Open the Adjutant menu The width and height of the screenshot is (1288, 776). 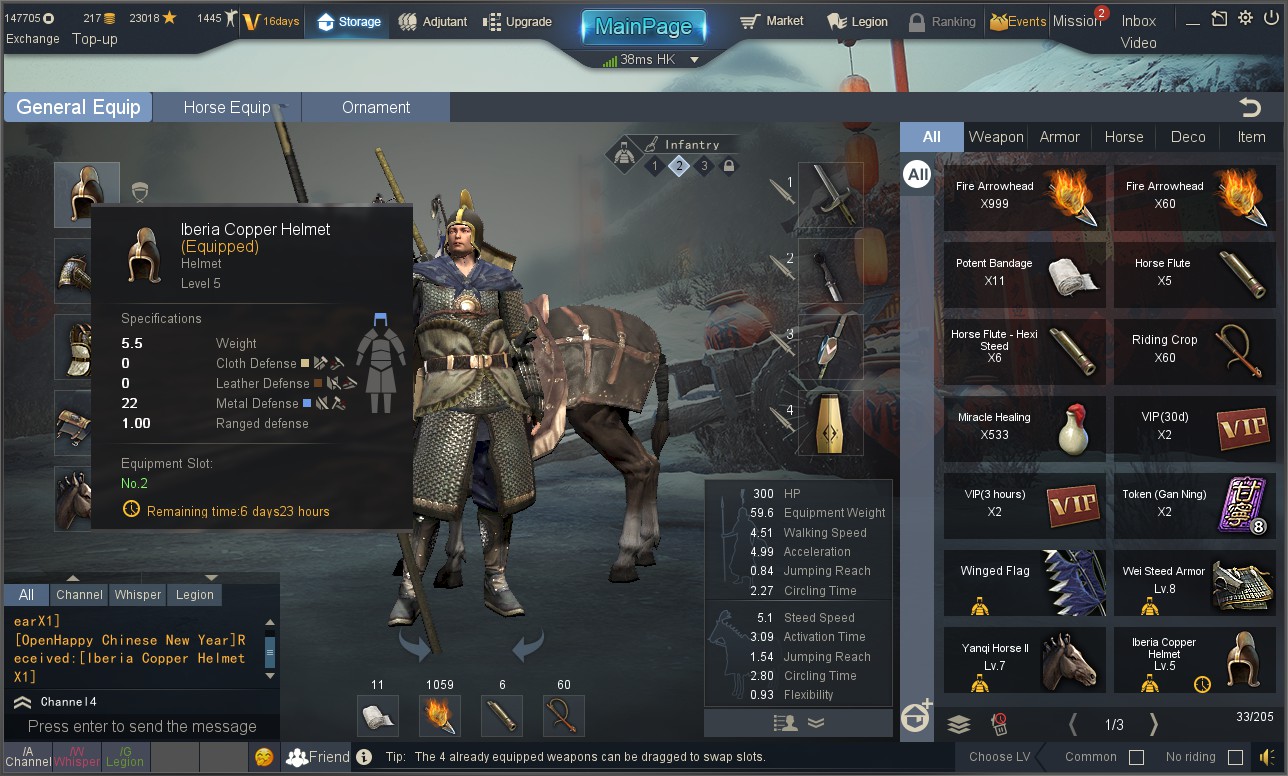[x=432, y=21]
